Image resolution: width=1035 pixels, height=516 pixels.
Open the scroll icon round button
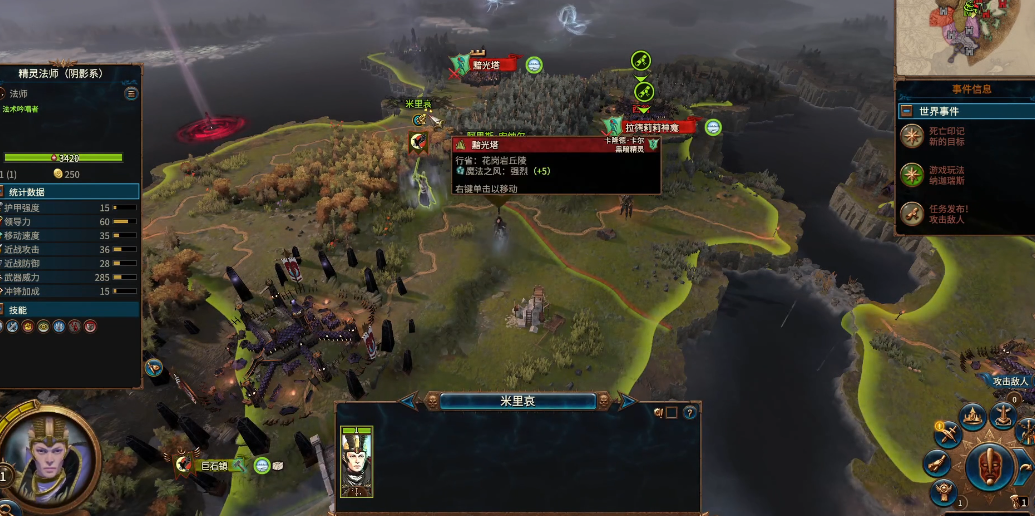(937, 463)
